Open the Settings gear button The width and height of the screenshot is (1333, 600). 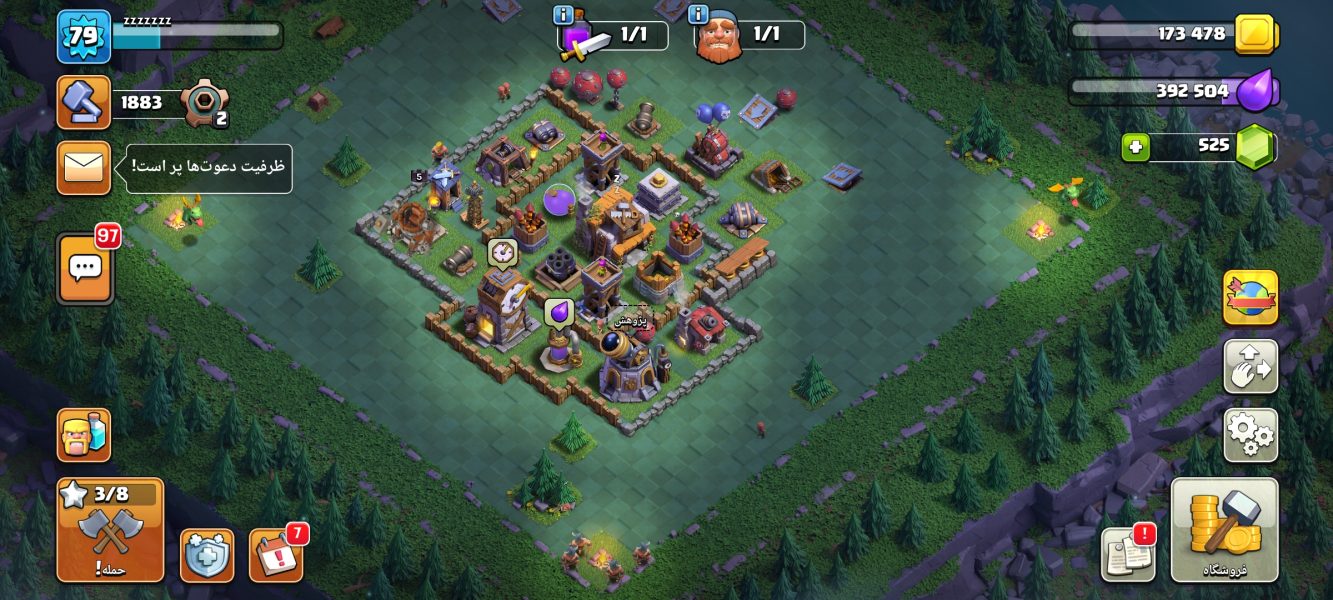(x=1250, y=434)
